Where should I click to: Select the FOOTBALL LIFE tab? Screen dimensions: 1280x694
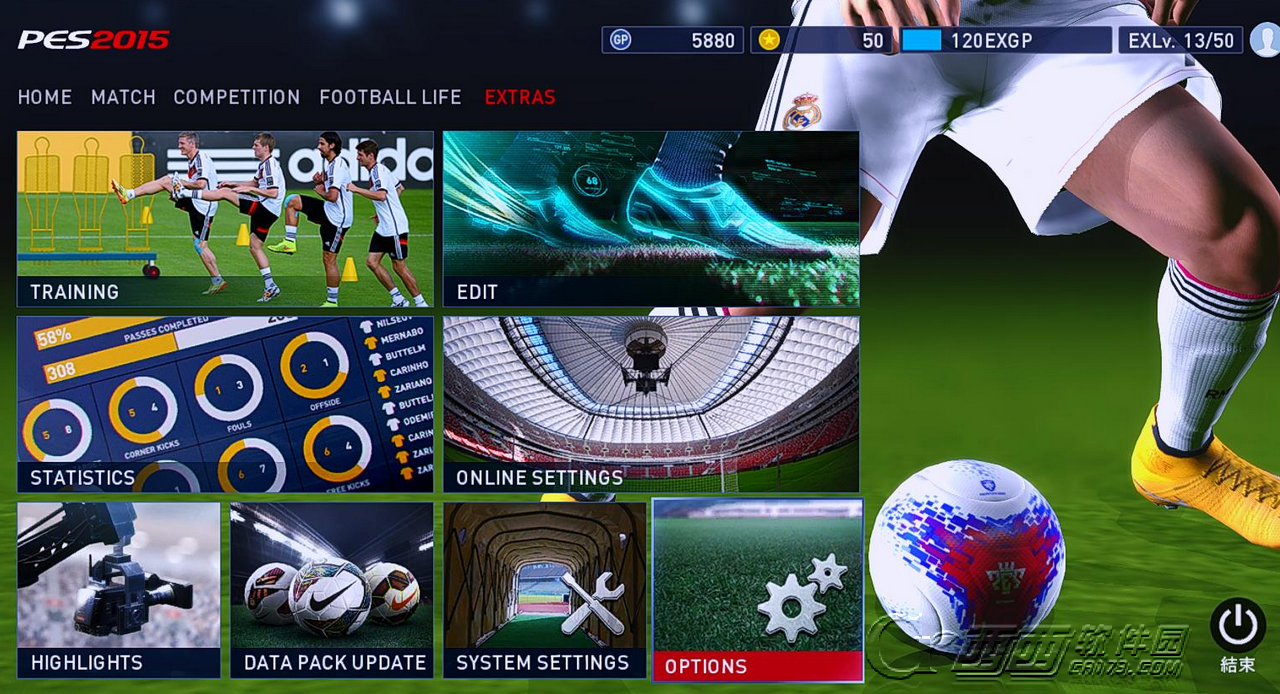click(390, 97)
